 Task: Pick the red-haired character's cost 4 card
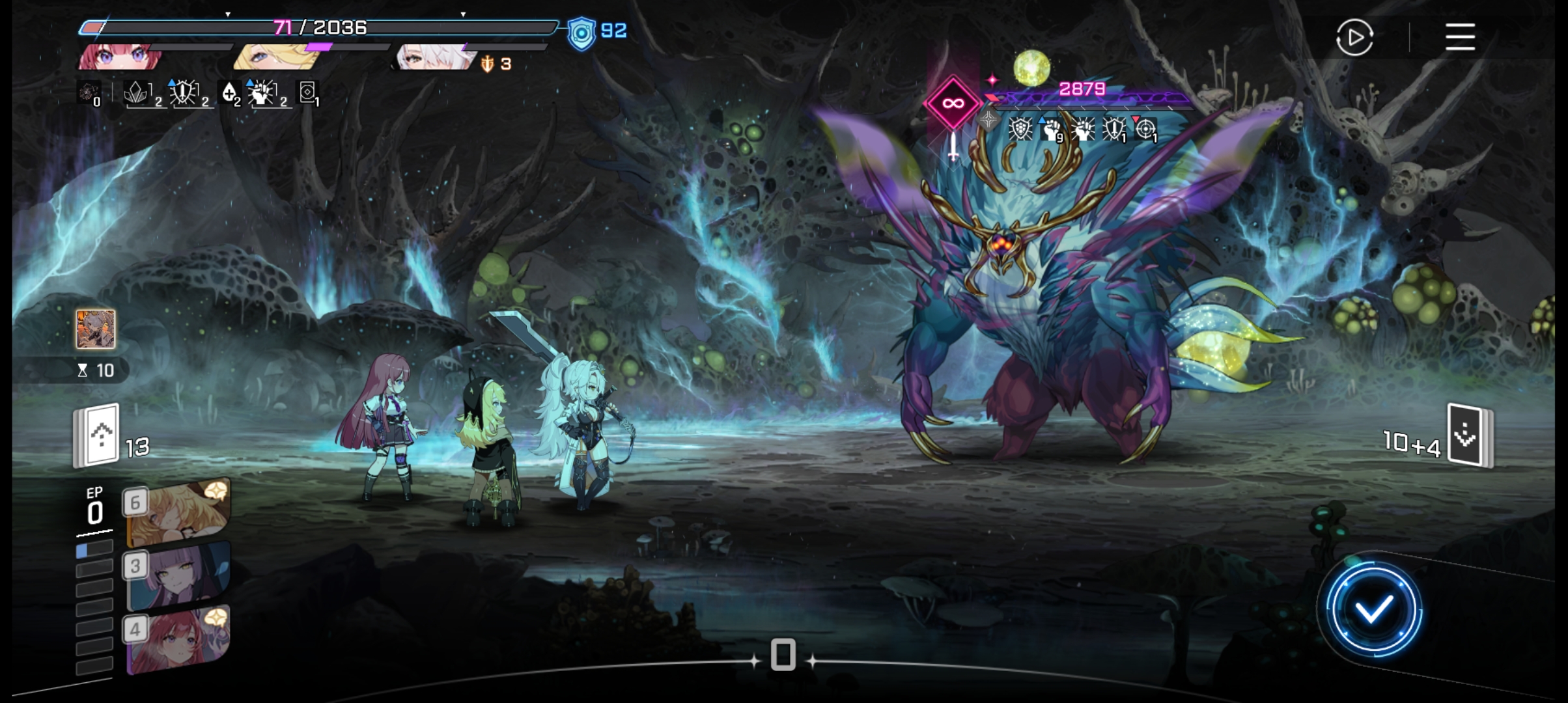point(178,640)
